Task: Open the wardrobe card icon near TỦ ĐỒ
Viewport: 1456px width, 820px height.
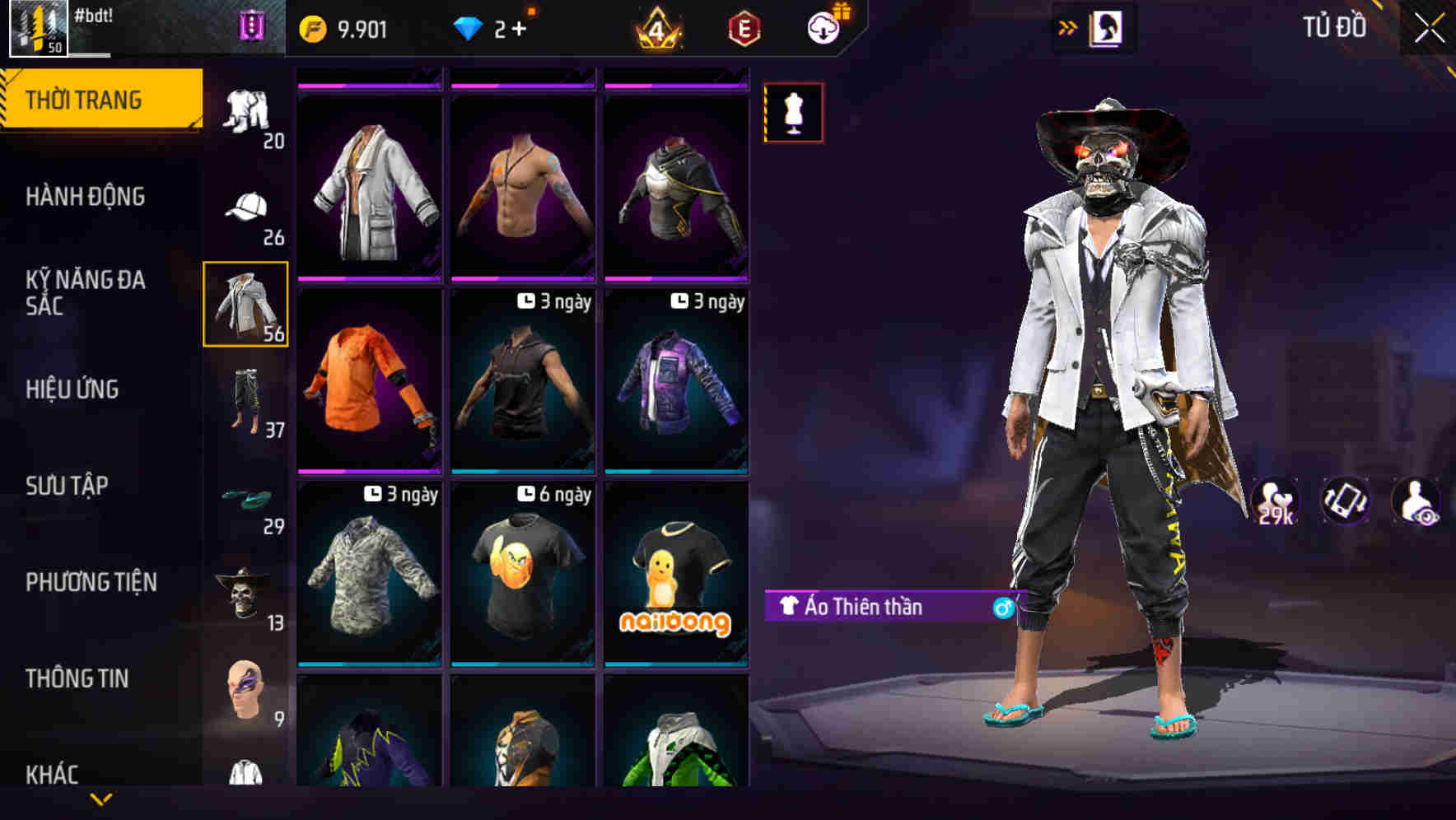Action: point(1107,27)
